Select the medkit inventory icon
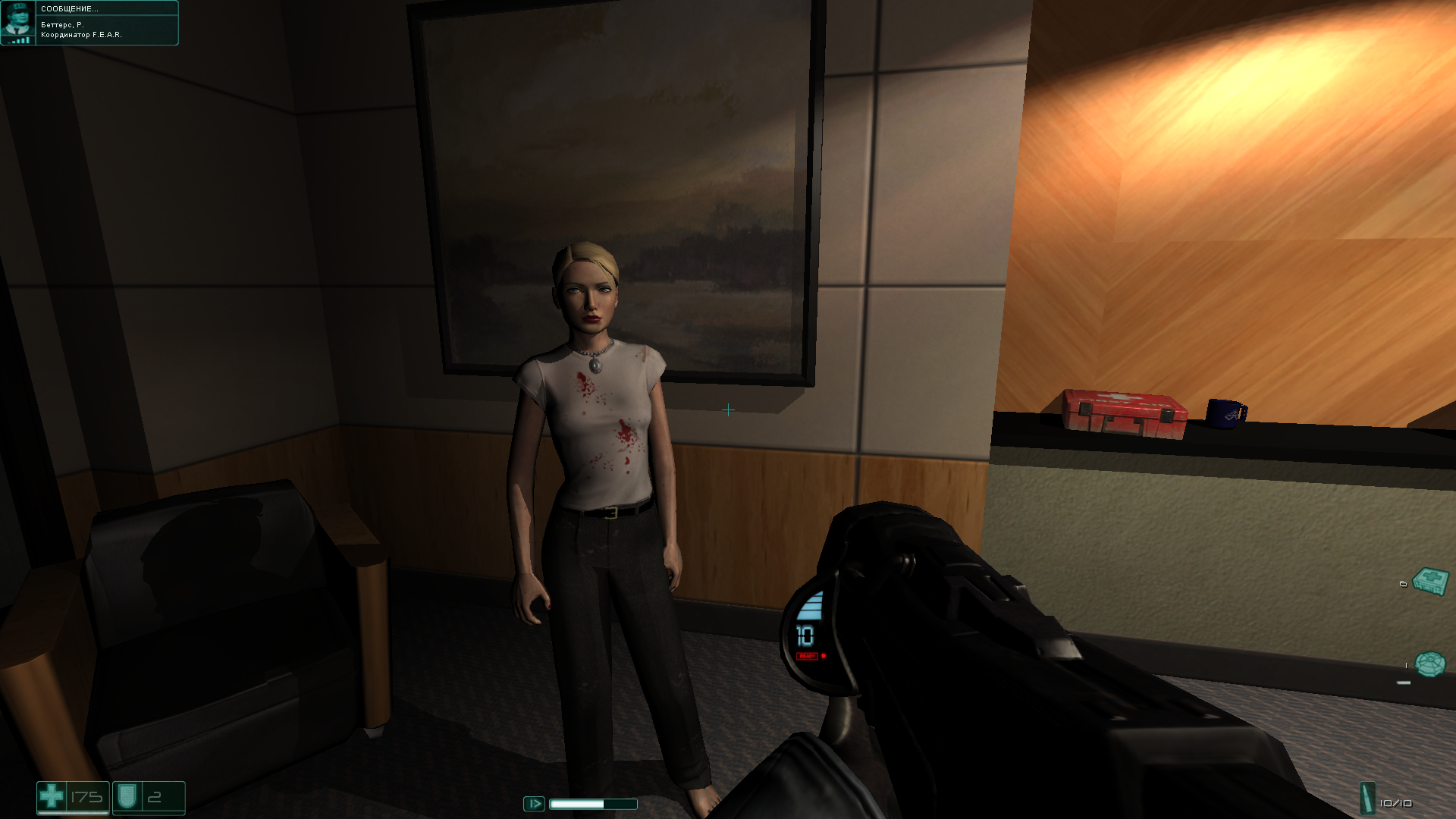Viewport: 1456px width, 819px height. [x=1431, y=582]
